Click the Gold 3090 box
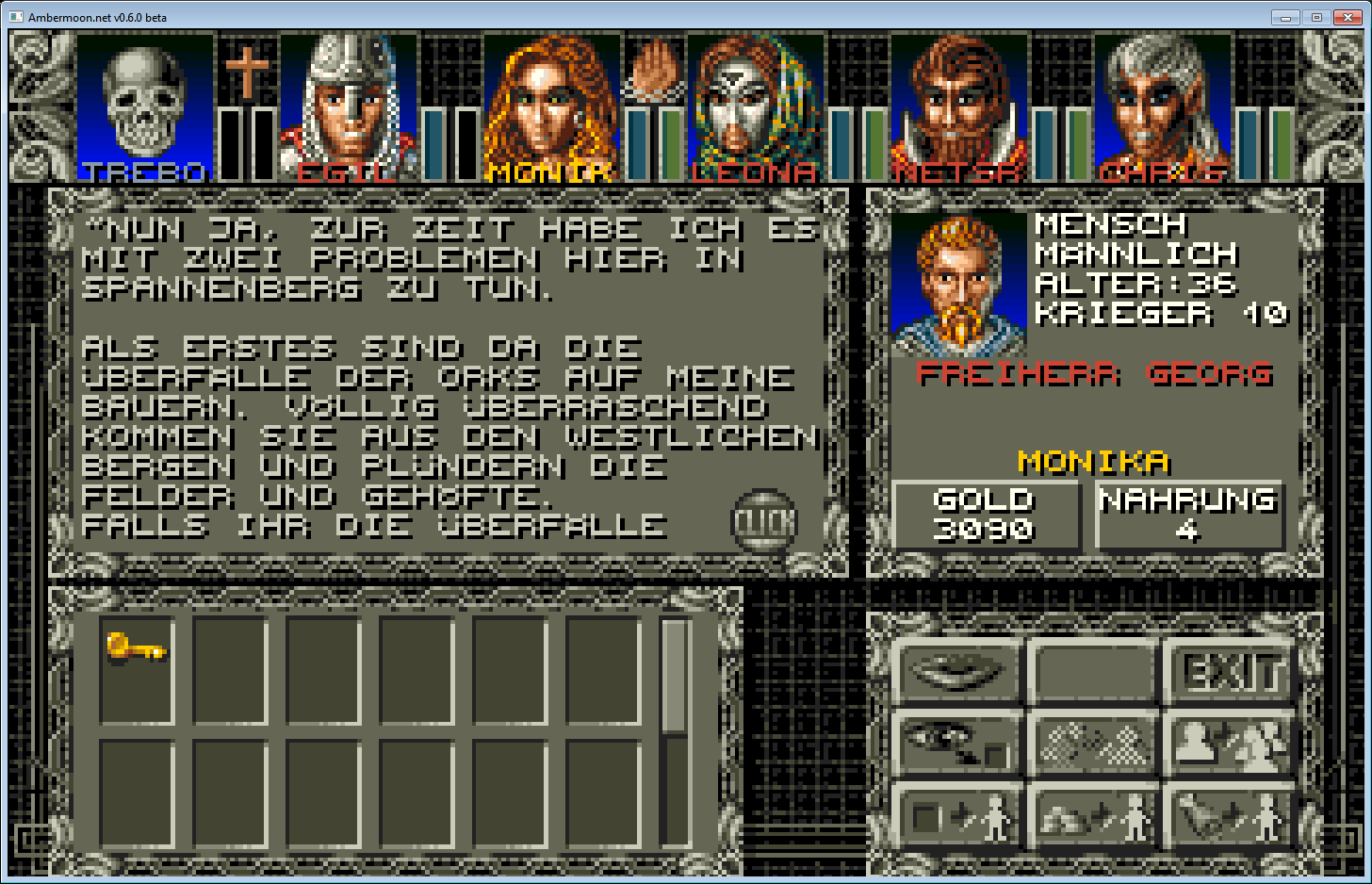This screenshot has height=884, width=1372. pos(985,515)
